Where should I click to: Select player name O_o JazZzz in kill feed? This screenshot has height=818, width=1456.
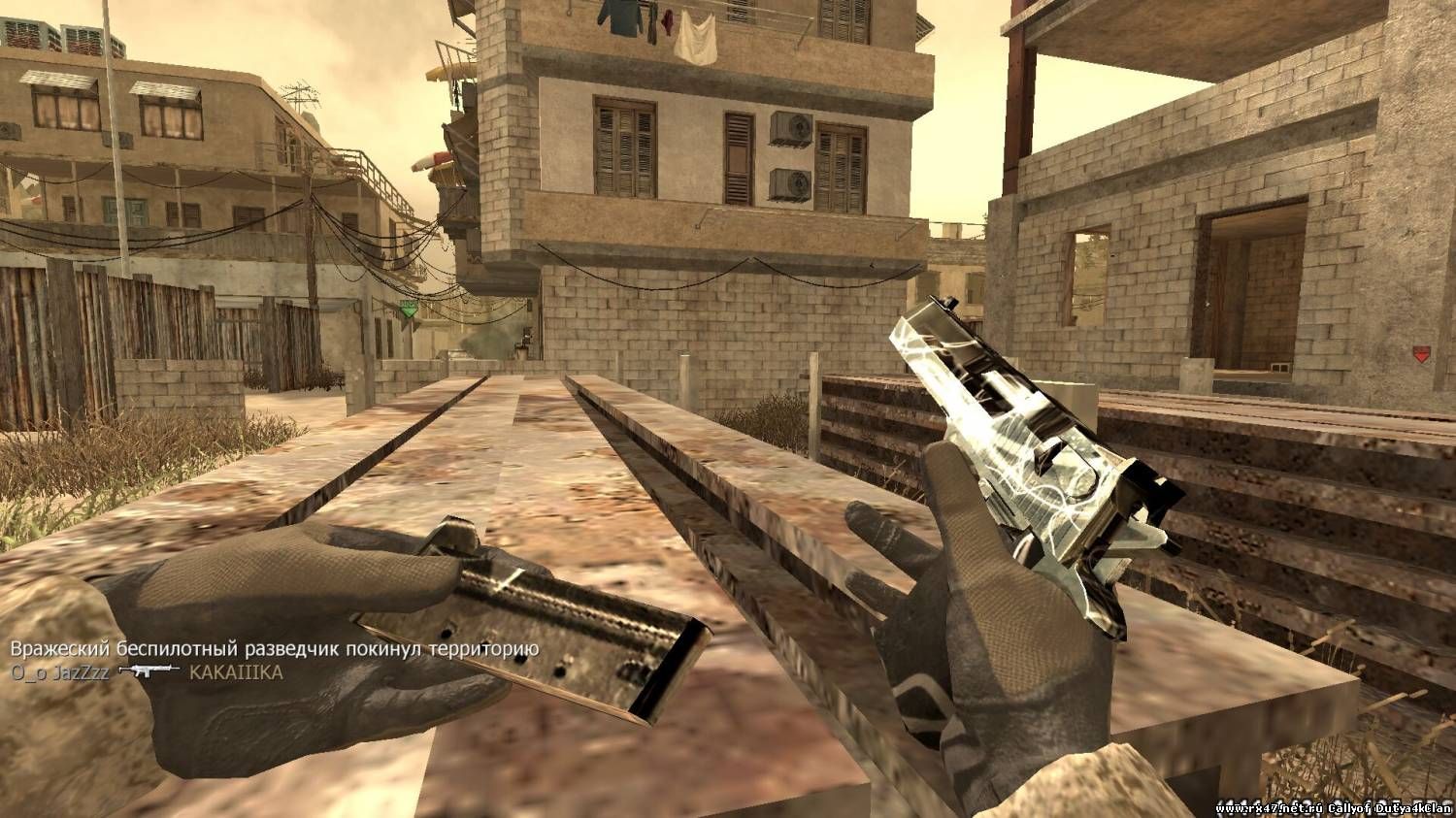[x=60, y=672]
